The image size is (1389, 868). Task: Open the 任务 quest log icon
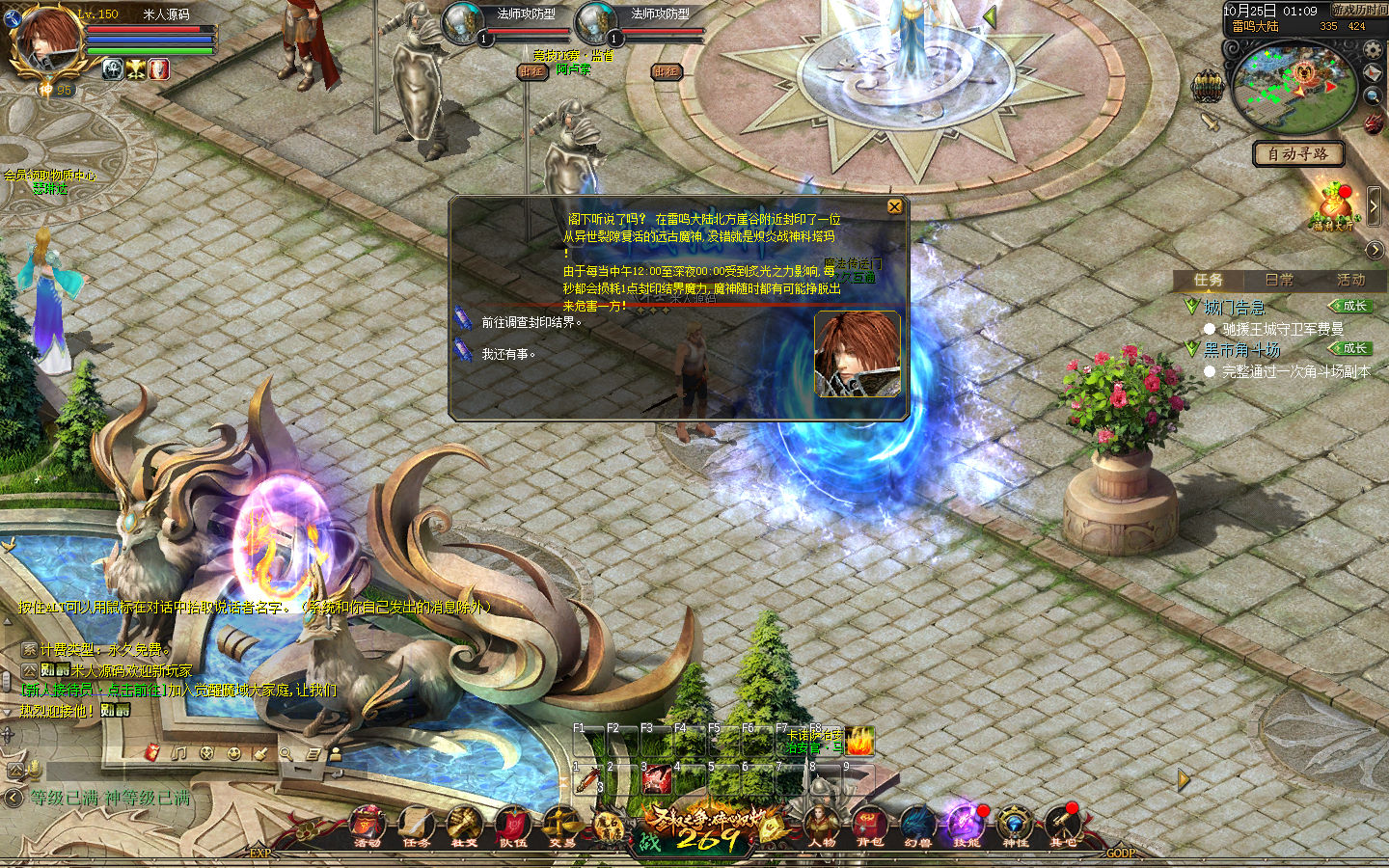point(416,827)
